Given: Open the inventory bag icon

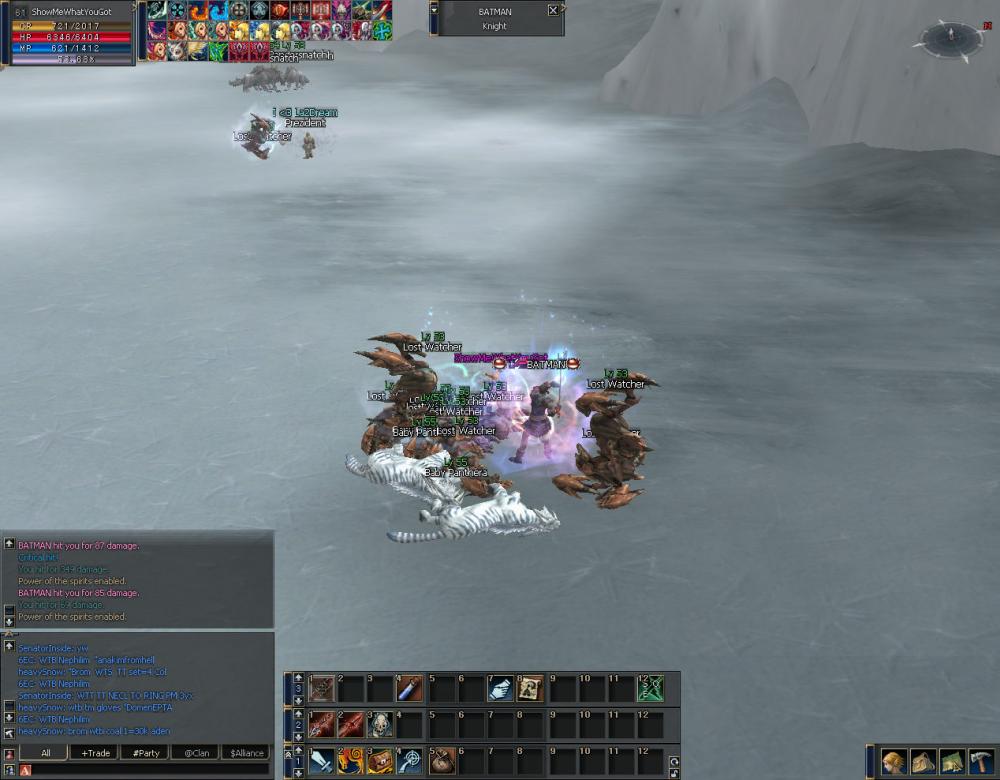Looking at the screenshot, I should 923,762.
